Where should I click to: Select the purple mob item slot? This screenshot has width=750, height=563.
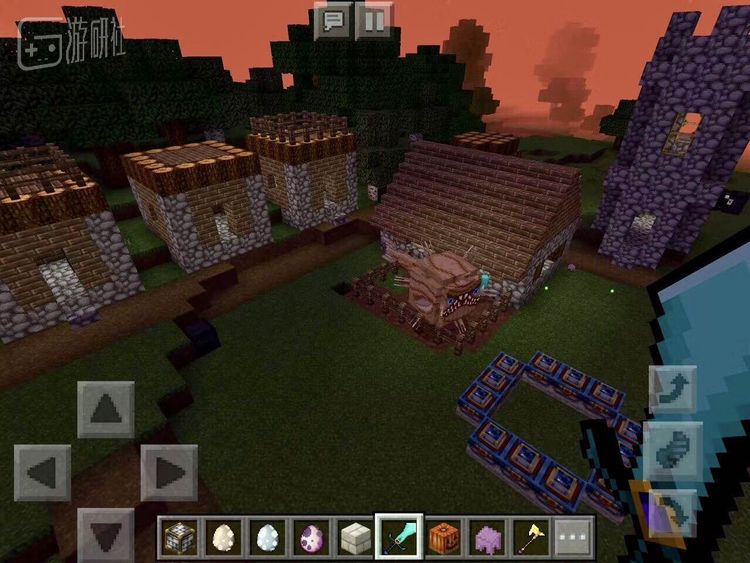[487, 538]
